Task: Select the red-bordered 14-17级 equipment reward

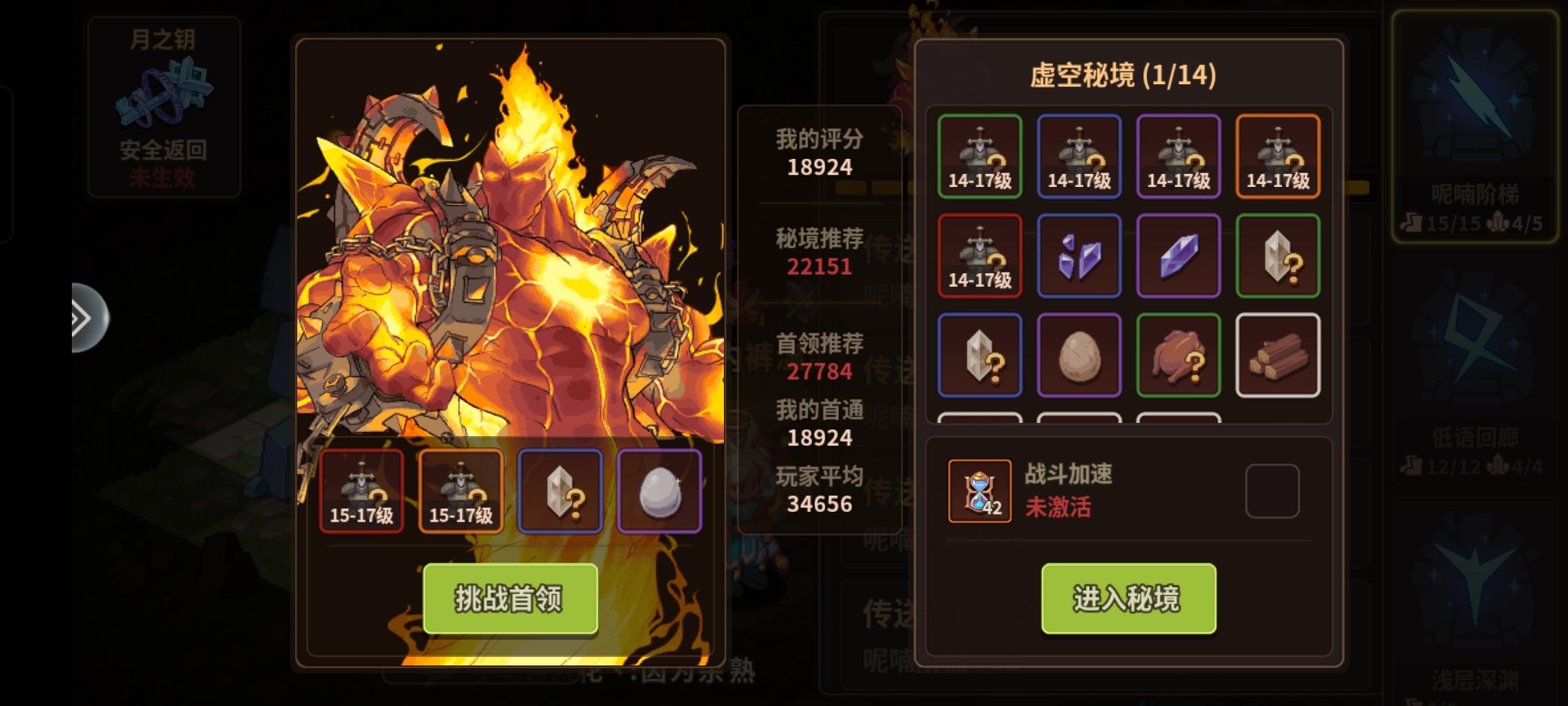Action: tap(979, 255)
